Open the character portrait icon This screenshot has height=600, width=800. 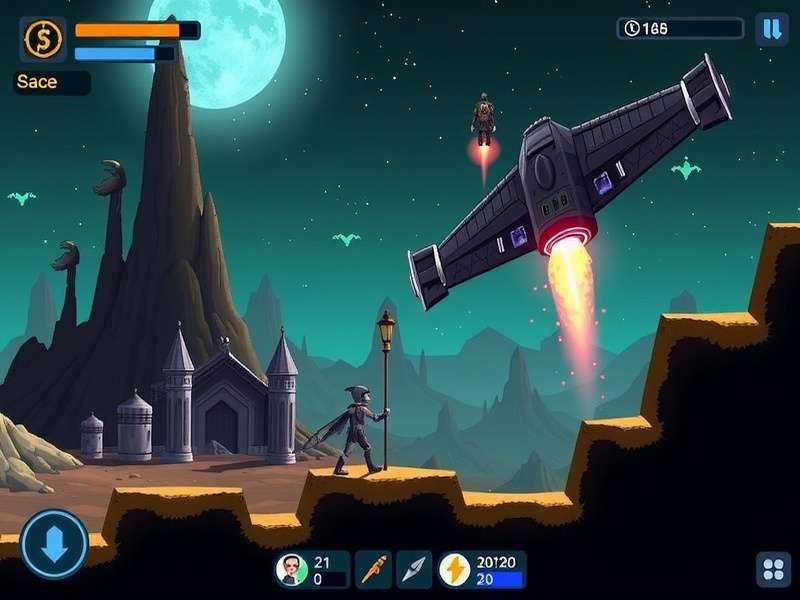[291, 570]
